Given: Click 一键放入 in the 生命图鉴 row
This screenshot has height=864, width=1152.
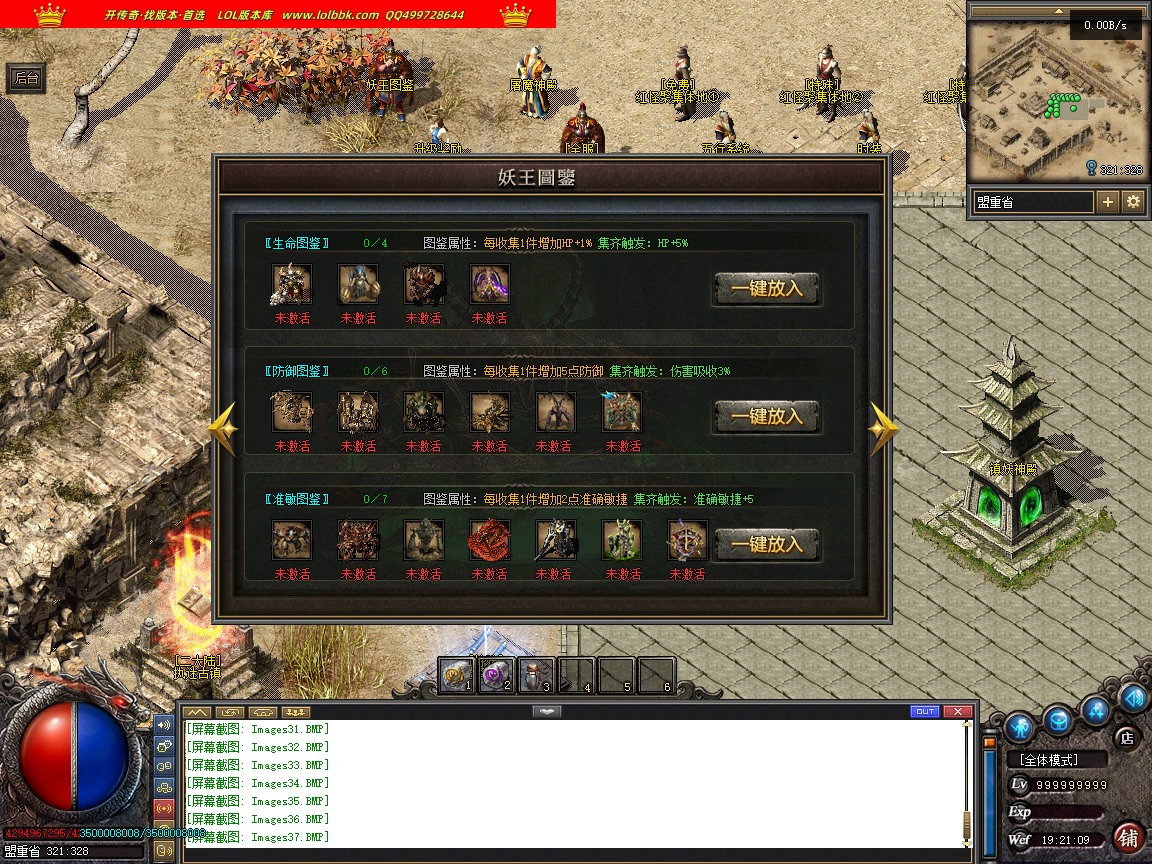Looking at the screenshot, I should tap(766, 289).
